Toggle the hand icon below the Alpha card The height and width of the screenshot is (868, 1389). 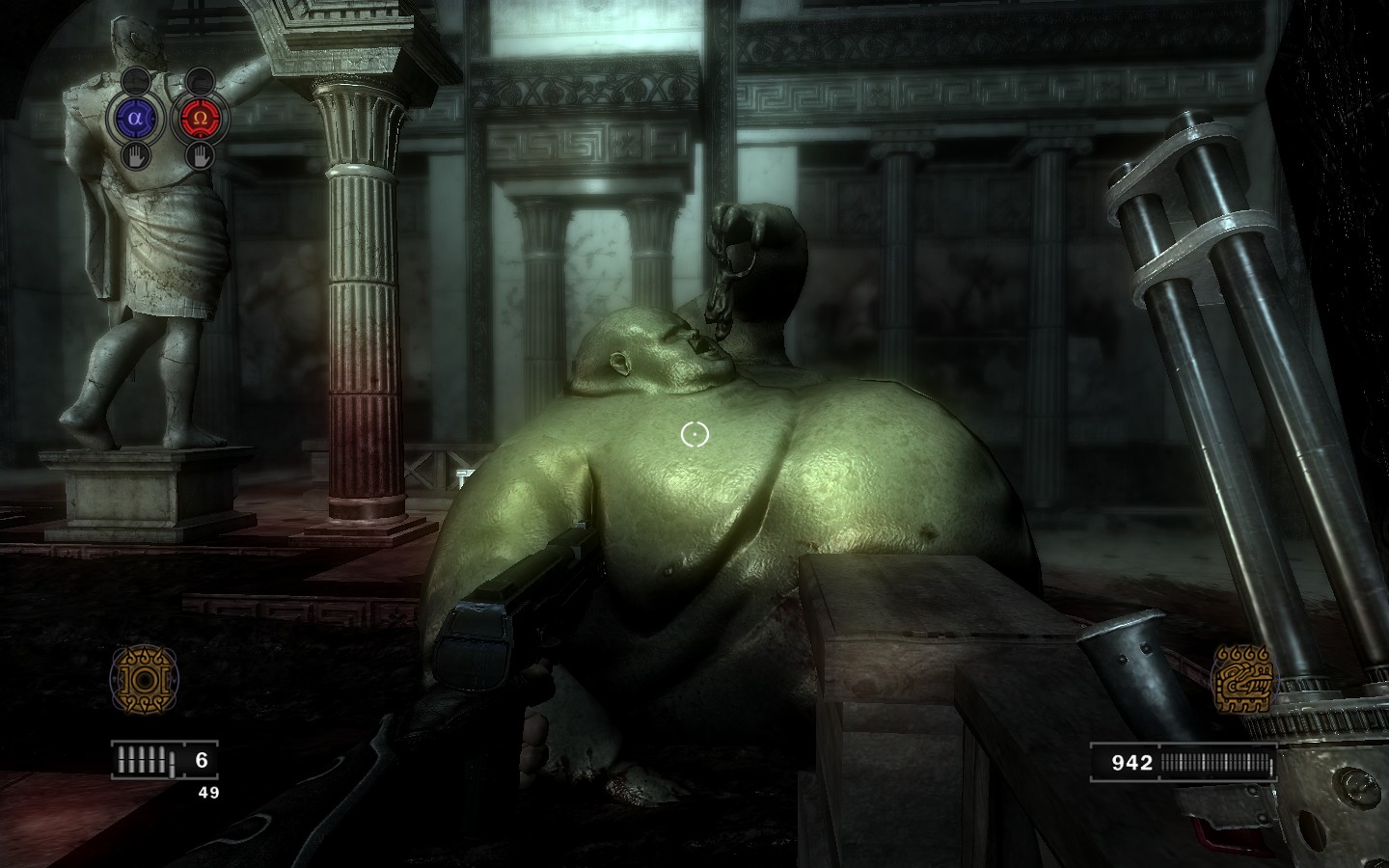pyautogui.click(x=135, y=156)
